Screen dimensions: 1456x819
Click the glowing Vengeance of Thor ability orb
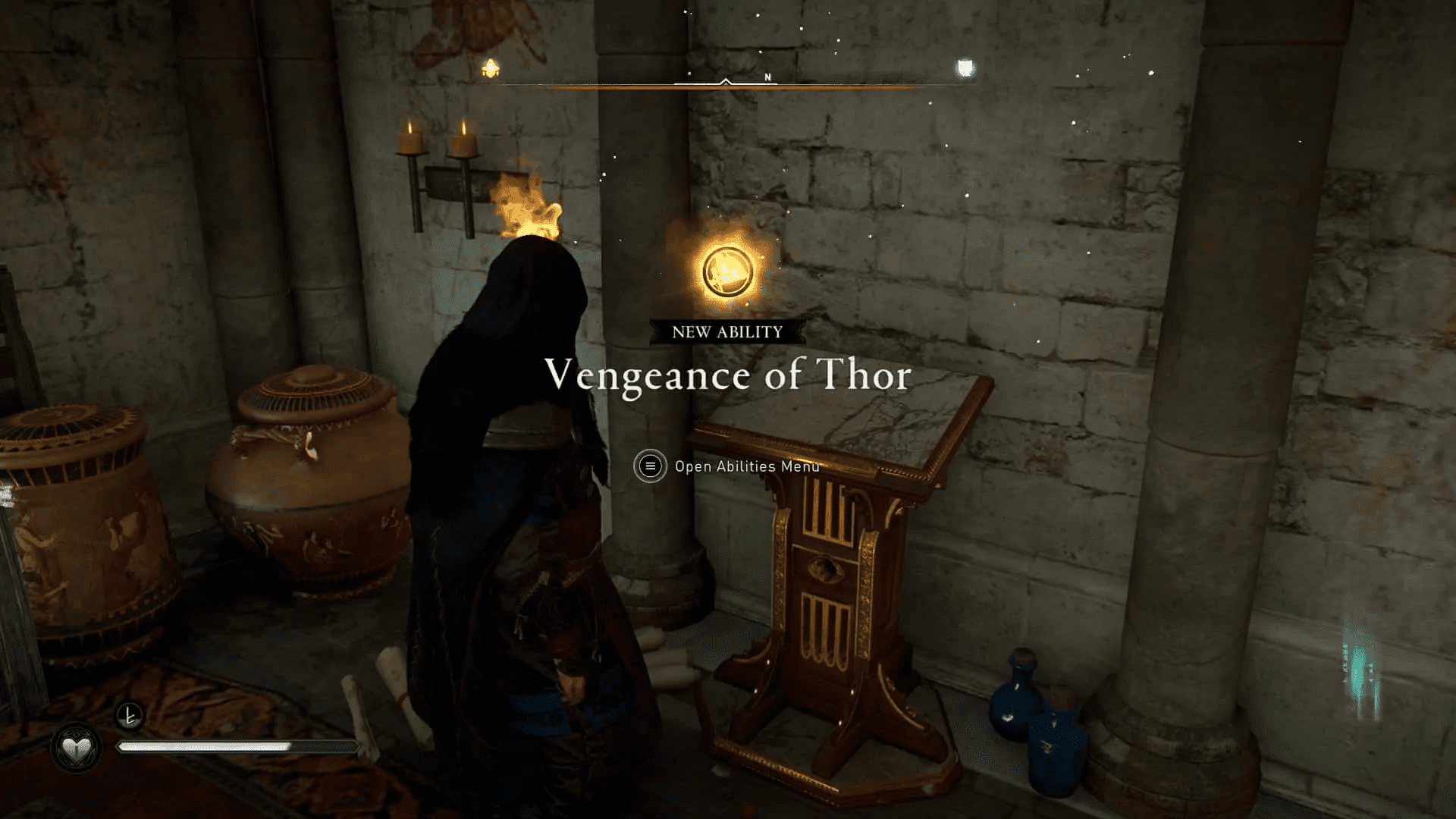(x=726, y=271)
